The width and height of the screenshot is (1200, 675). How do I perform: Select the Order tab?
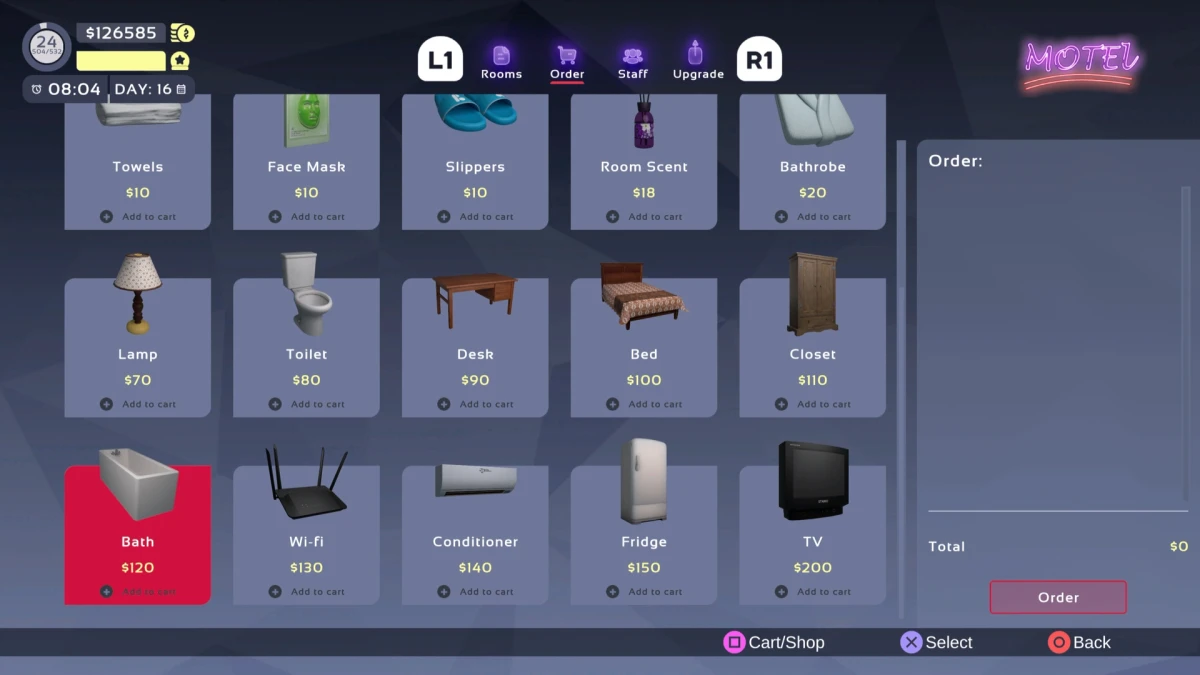[x=567, y=61]
